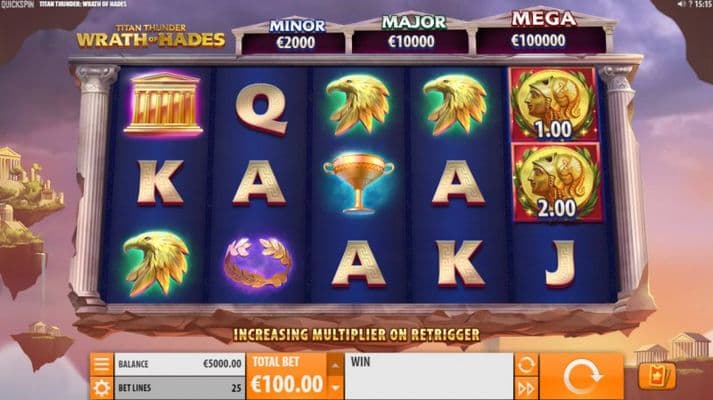Decrease total bet with the down arrow
713x400 pixels.
coord(335,387)
